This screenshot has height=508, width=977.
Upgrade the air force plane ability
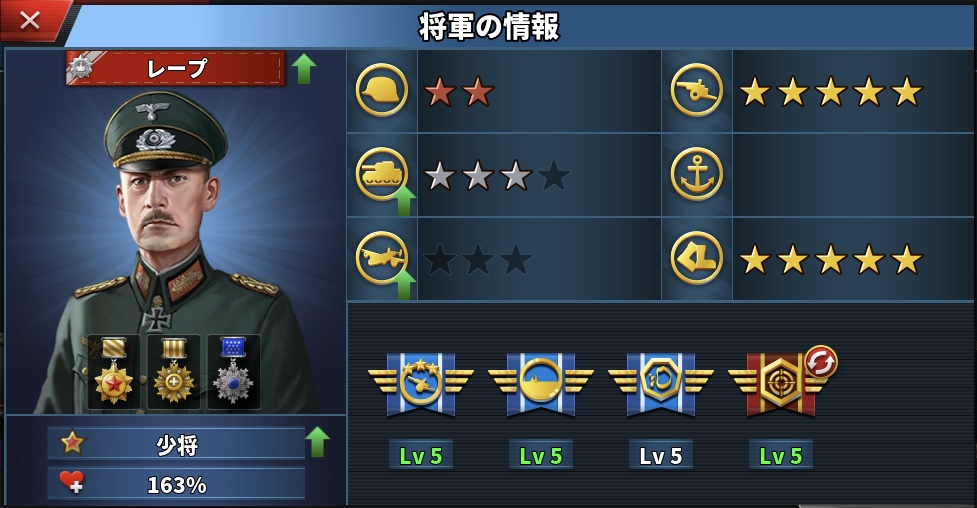[403, 284]
